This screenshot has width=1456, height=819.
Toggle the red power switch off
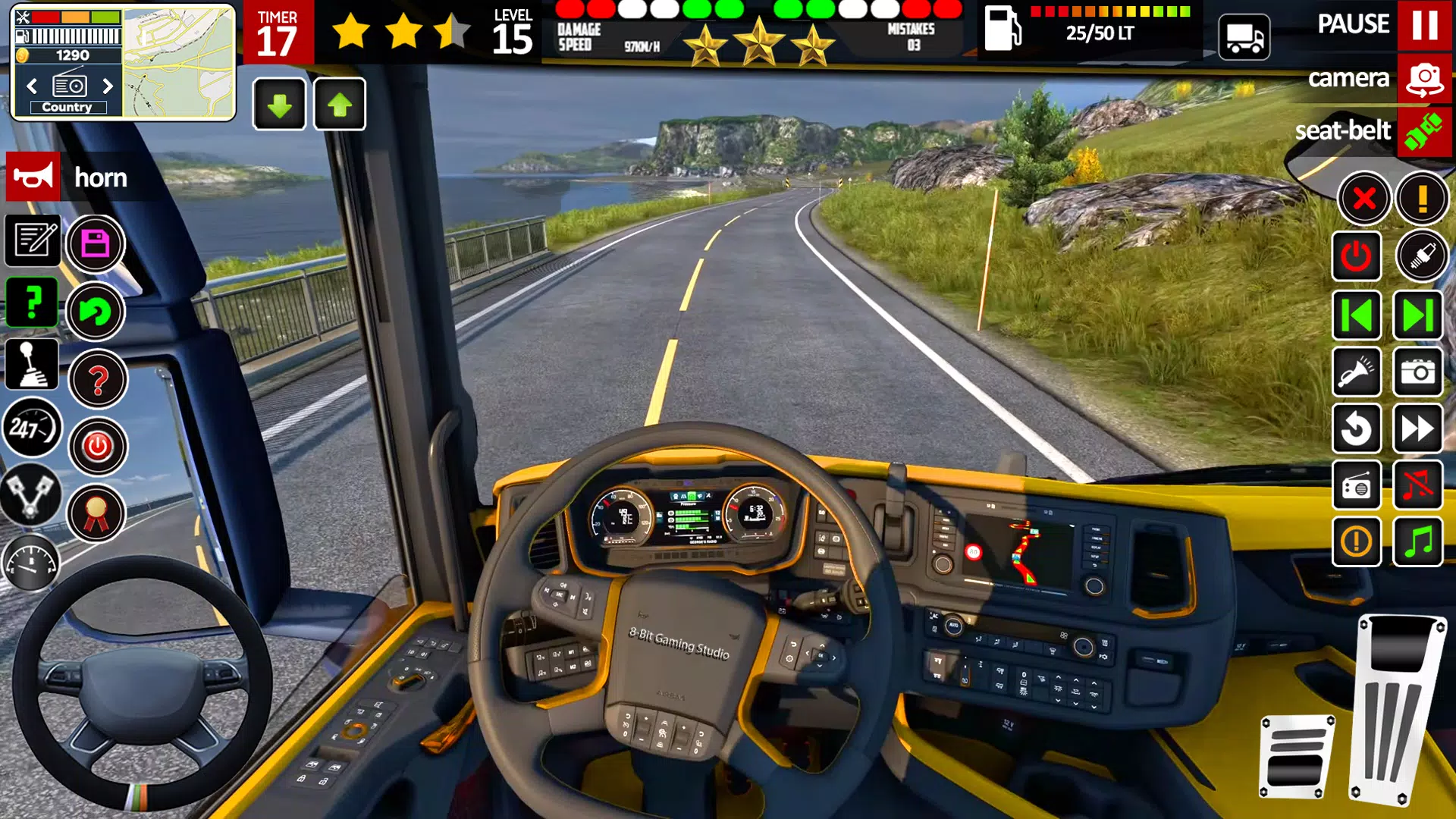[1357, 256]
